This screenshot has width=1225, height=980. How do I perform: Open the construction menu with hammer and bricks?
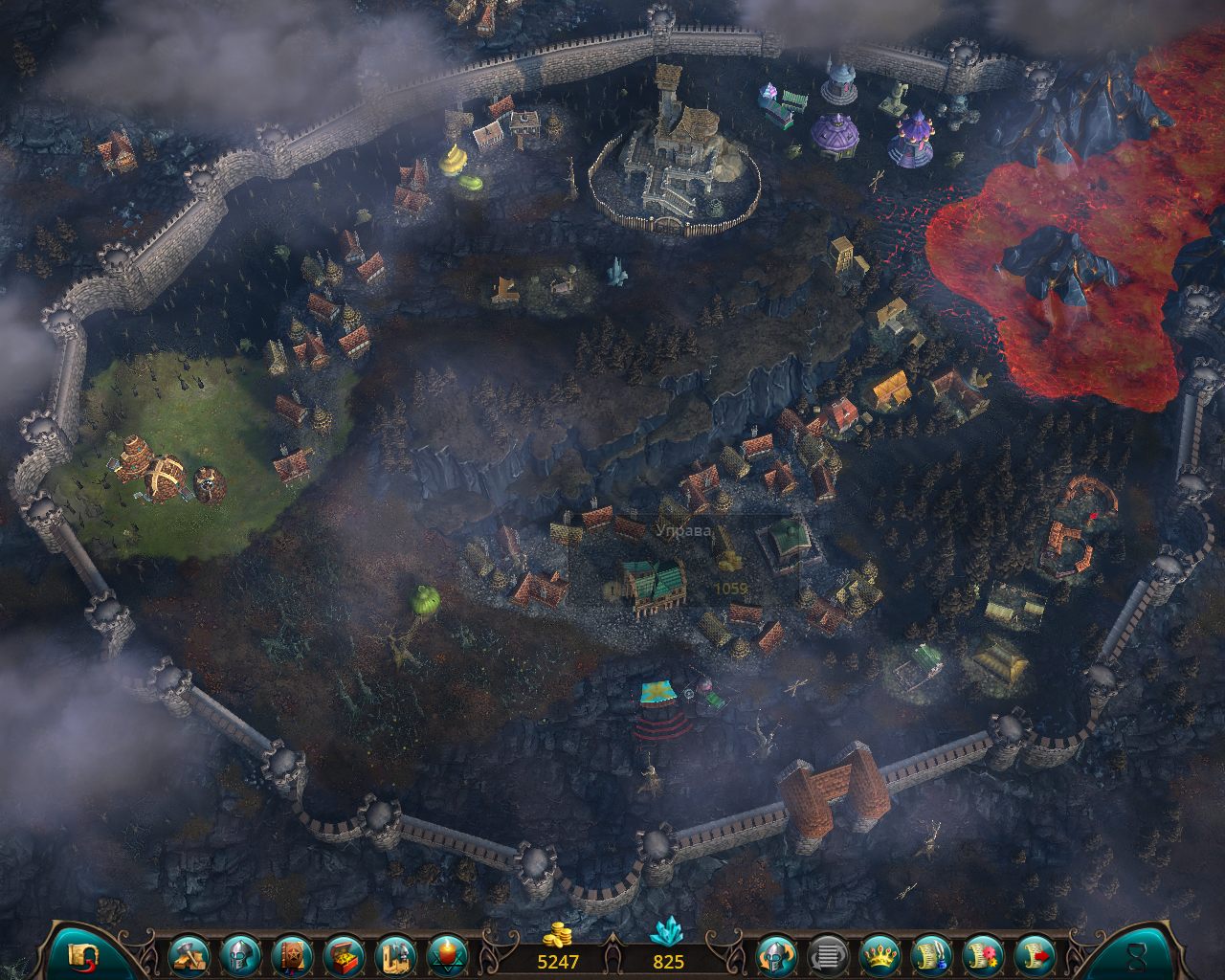pos(189,955)
